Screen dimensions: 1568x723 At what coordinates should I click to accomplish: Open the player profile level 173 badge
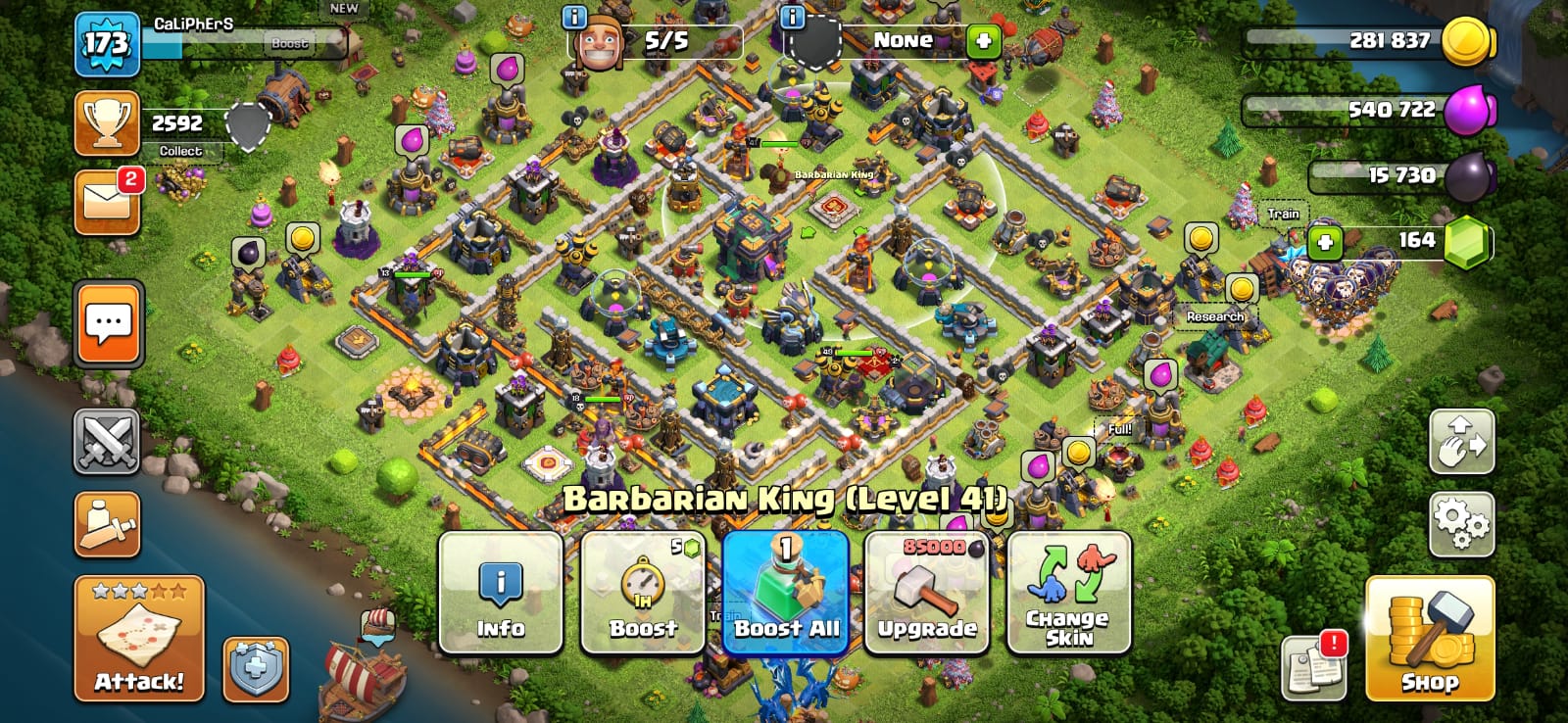107,44
